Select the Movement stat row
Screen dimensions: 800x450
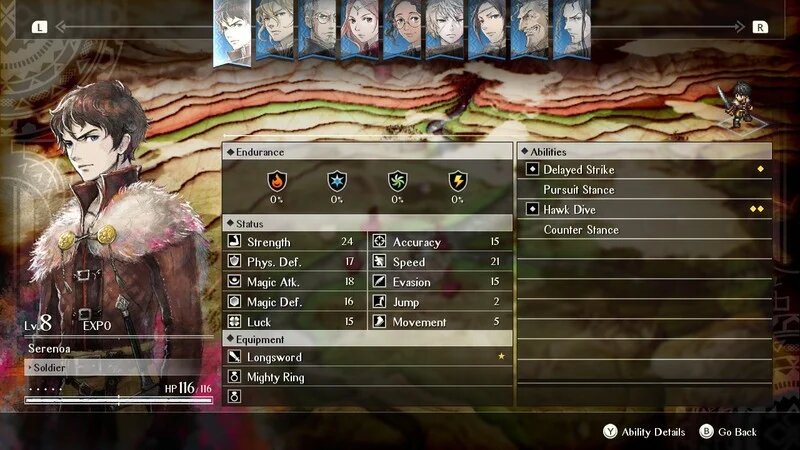[x=440, y=322]
